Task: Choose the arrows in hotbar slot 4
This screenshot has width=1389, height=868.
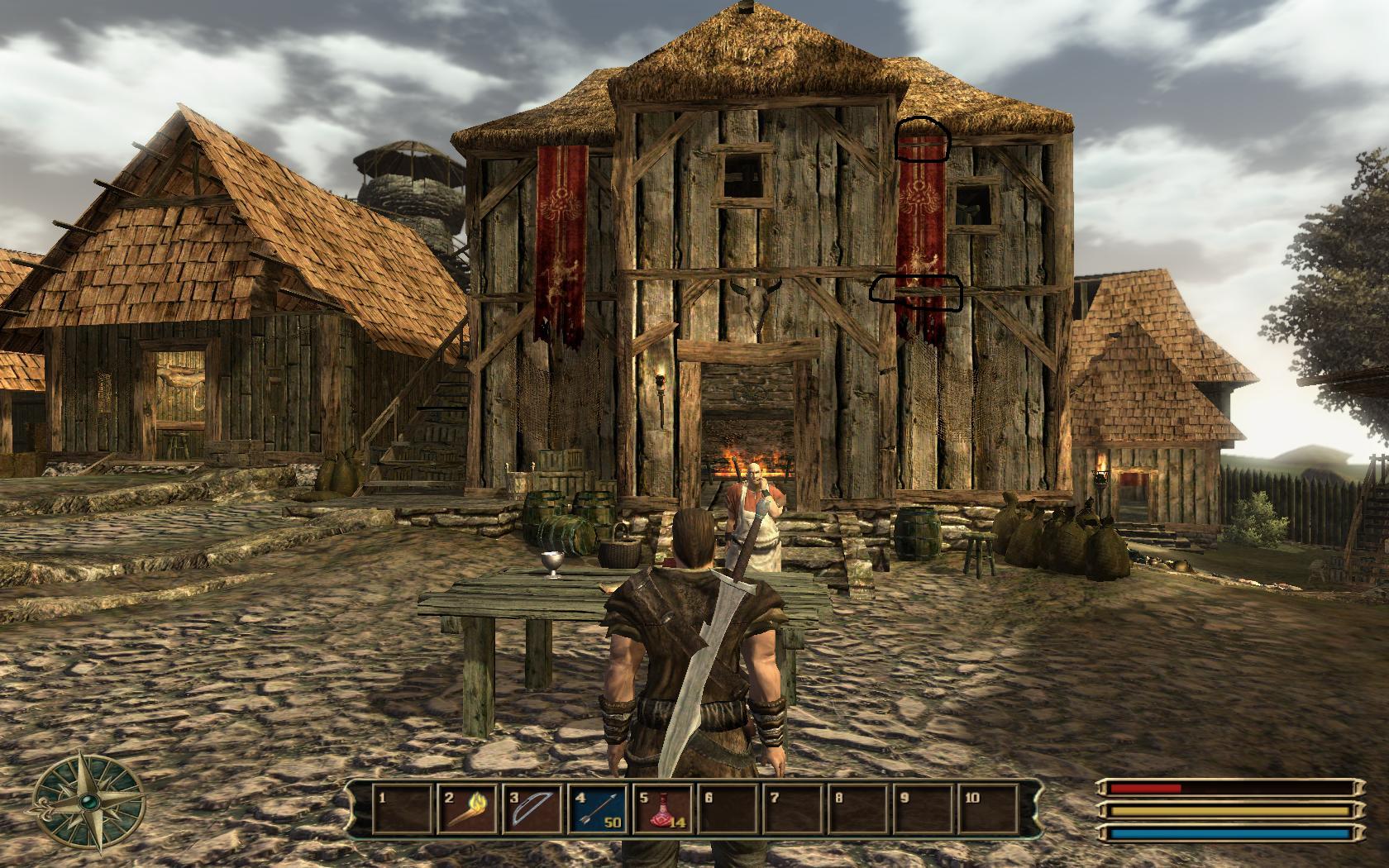Action: pyautogui.click(x=597, y=808)
